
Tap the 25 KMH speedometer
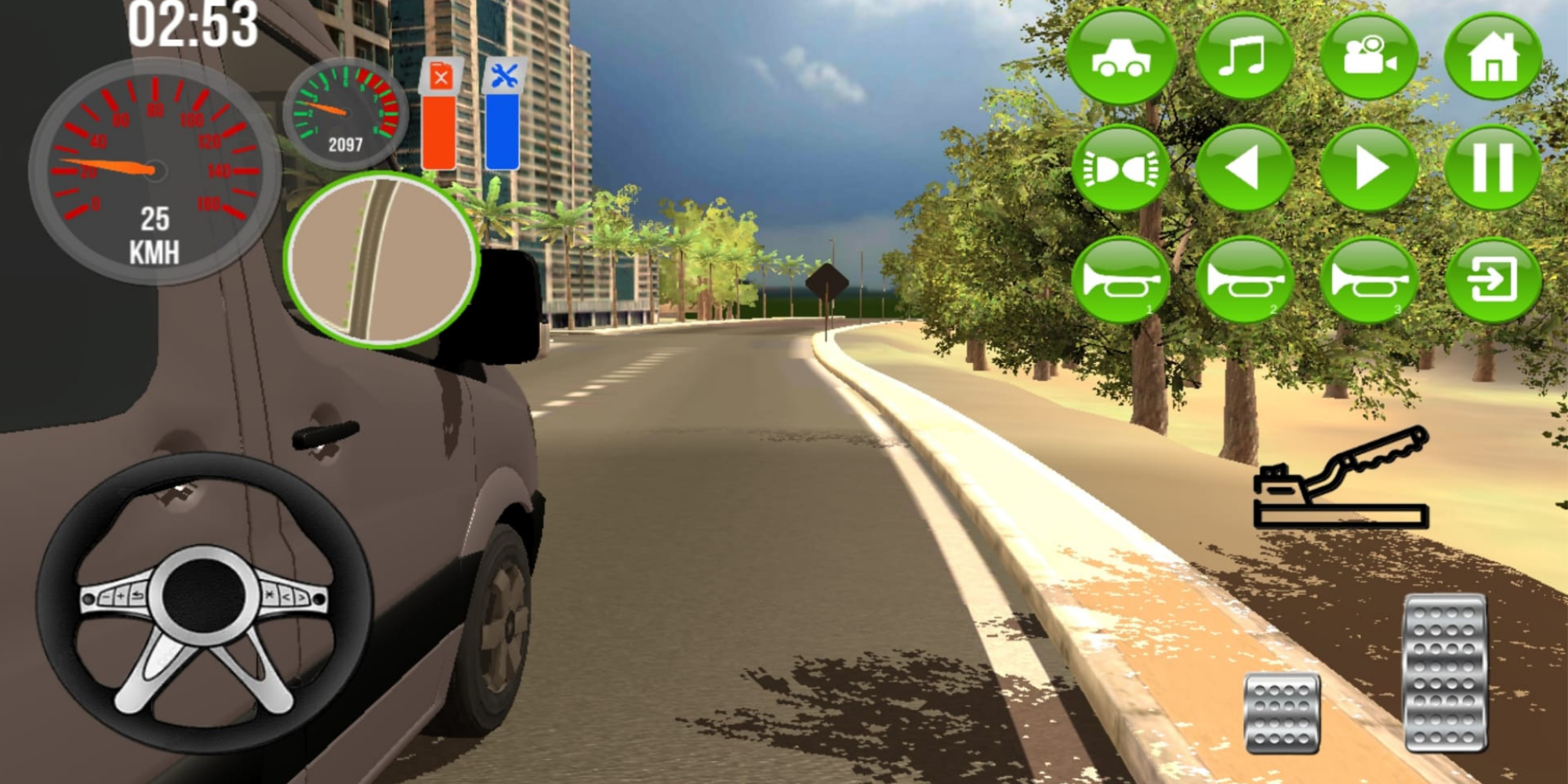coord(155,169)
